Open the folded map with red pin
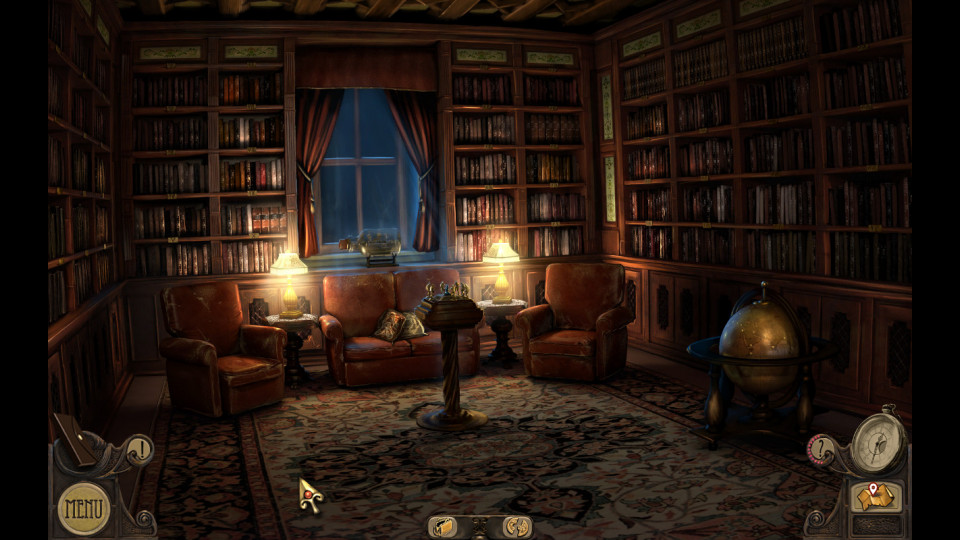 click(876, 496)
